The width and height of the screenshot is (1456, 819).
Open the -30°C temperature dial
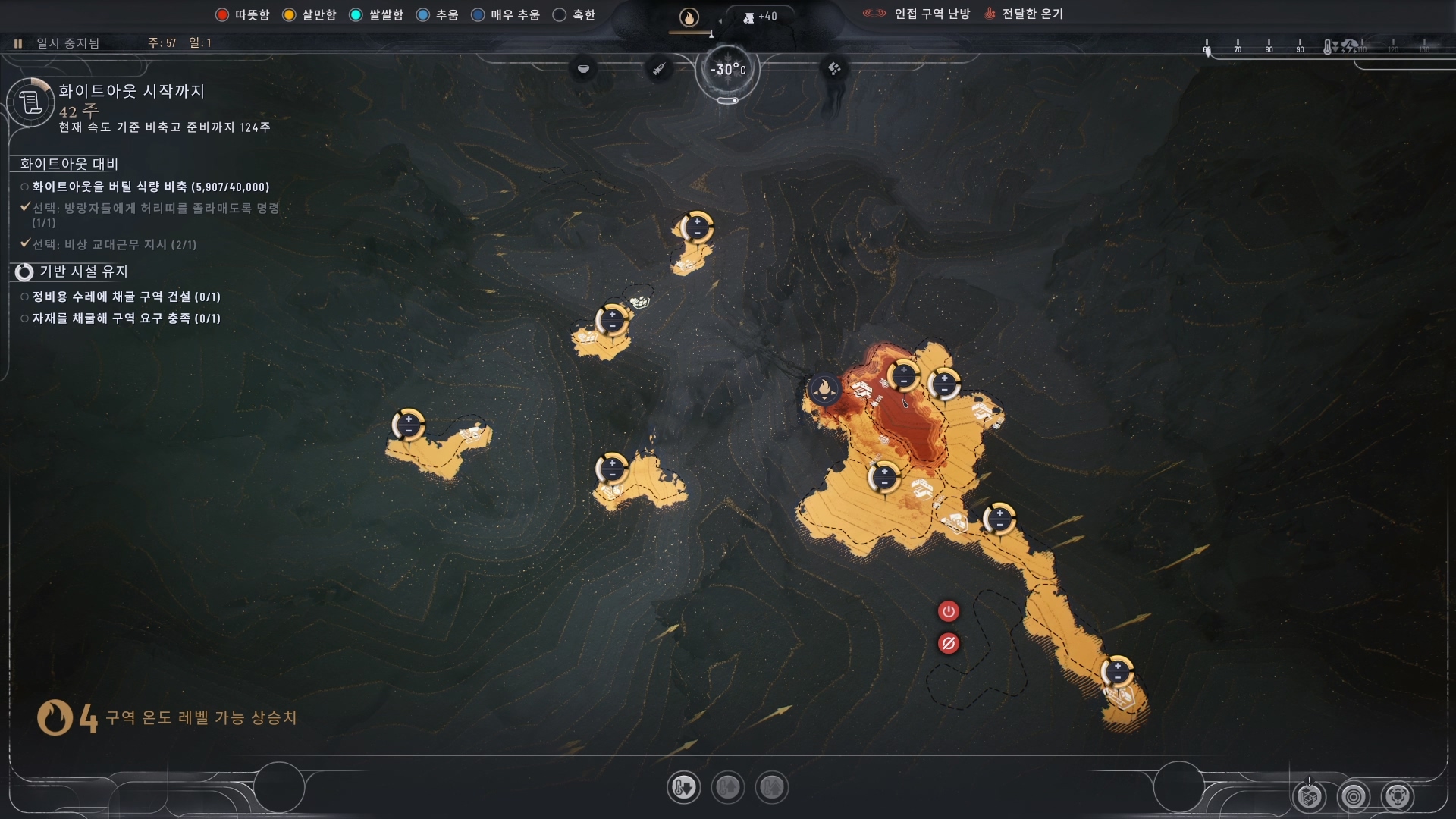click(x=728, y=70)
